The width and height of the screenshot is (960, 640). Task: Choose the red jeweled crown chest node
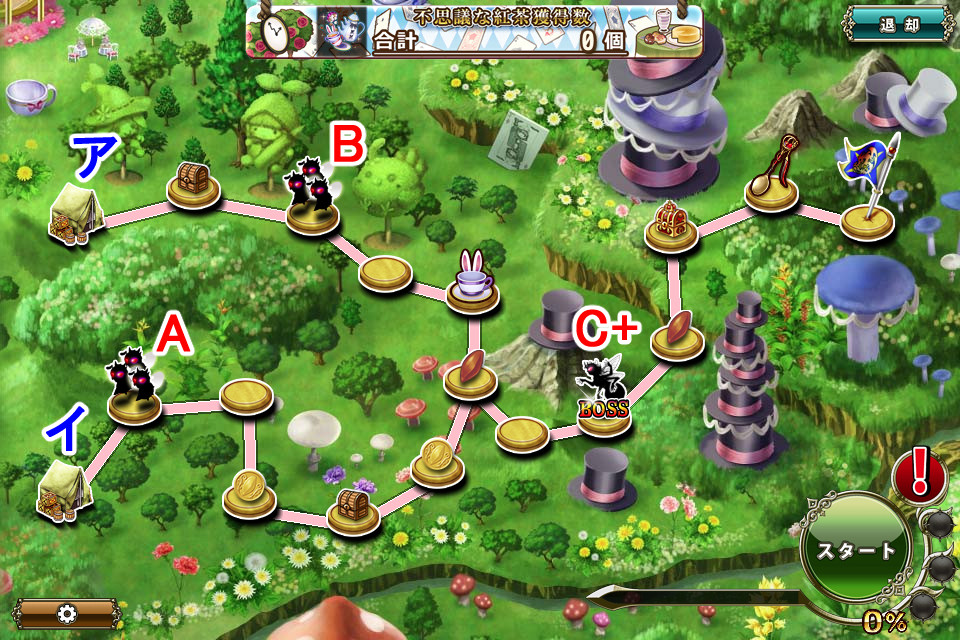pyautogui.click(x=670, y=226)
